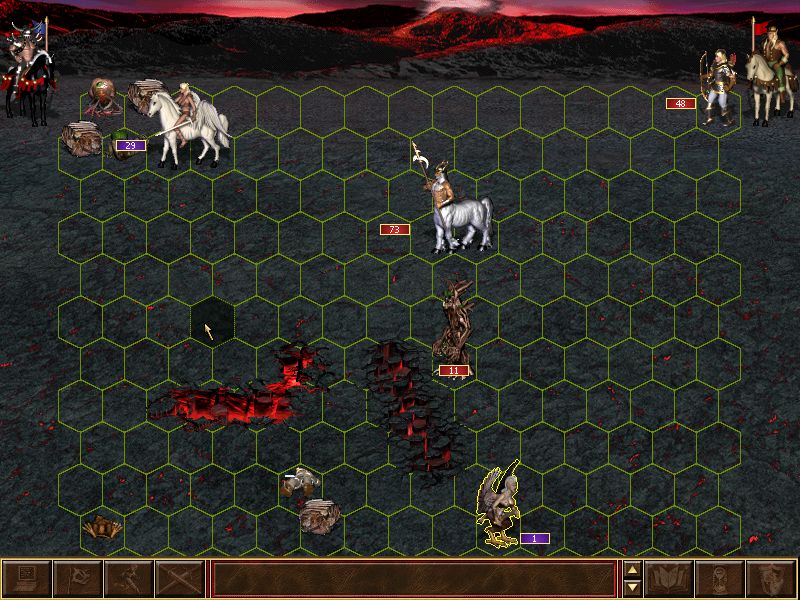Screen dimensions: 800x600
Task: Open the combat options menu
Action: [26, 579]
